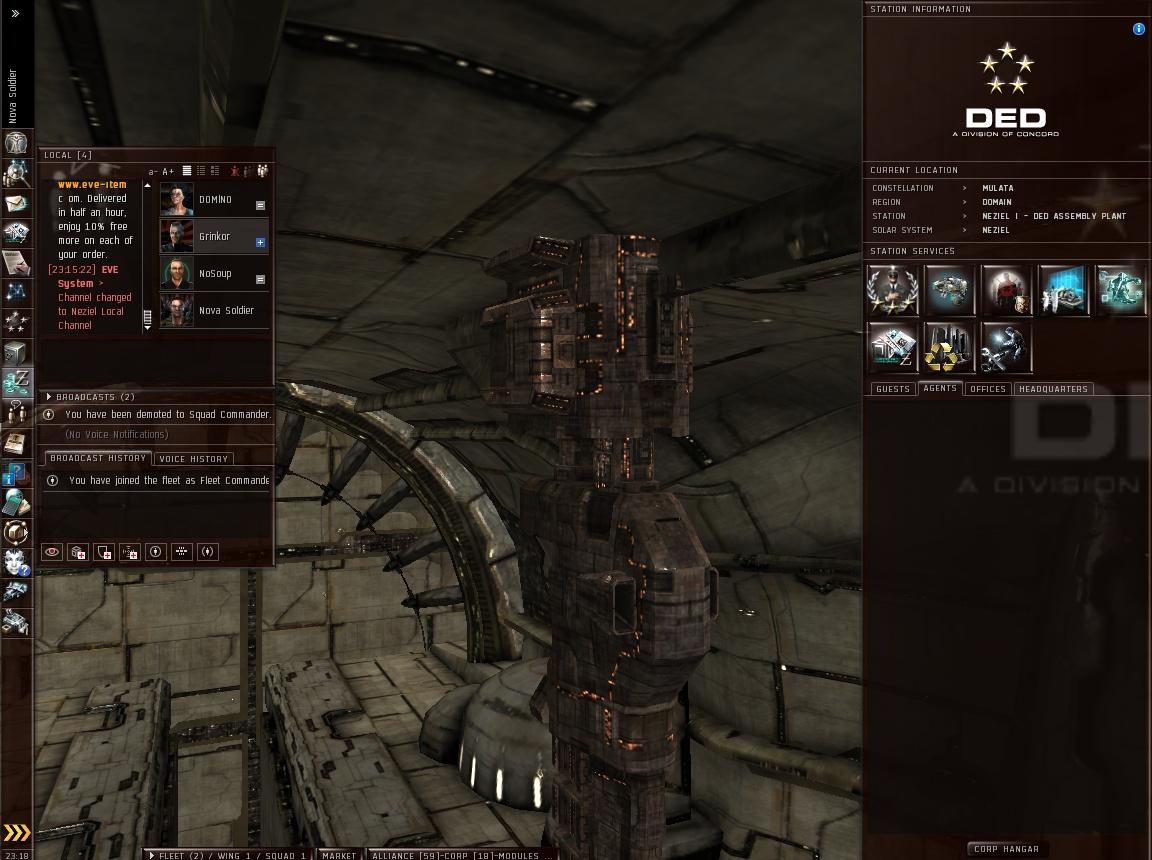
Task: Click the eye broadcast button in fleet window
Action: tap(52, 552)
